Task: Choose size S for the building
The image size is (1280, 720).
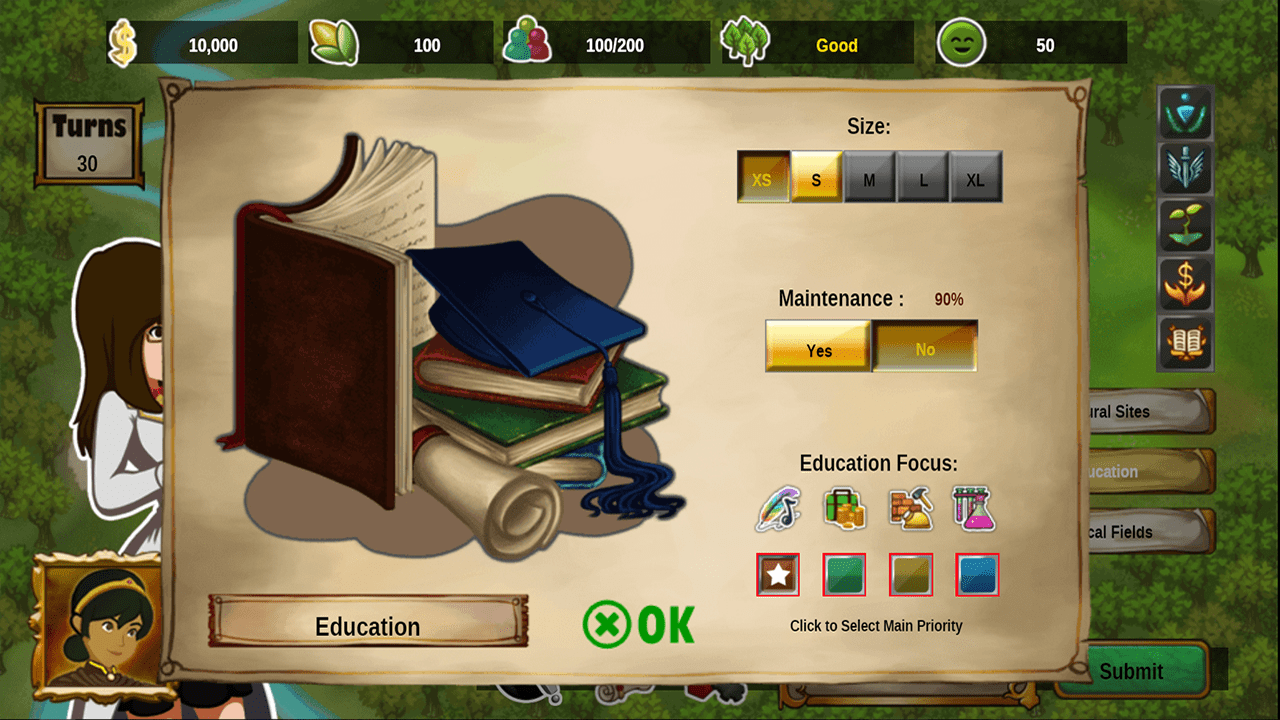Action: point(816,178)
